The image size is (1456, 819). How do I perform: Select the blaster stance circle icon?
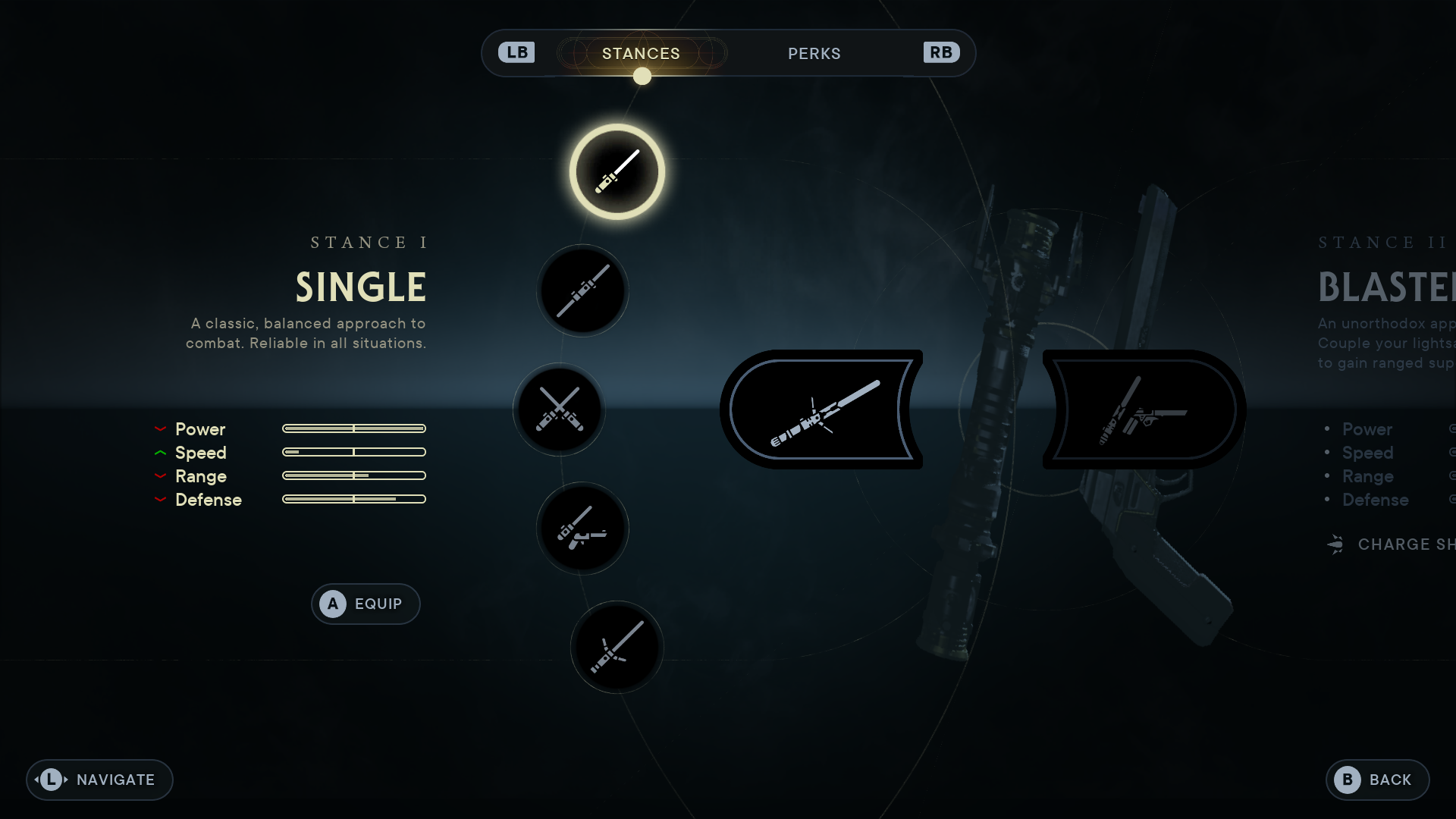pos(582,529)
